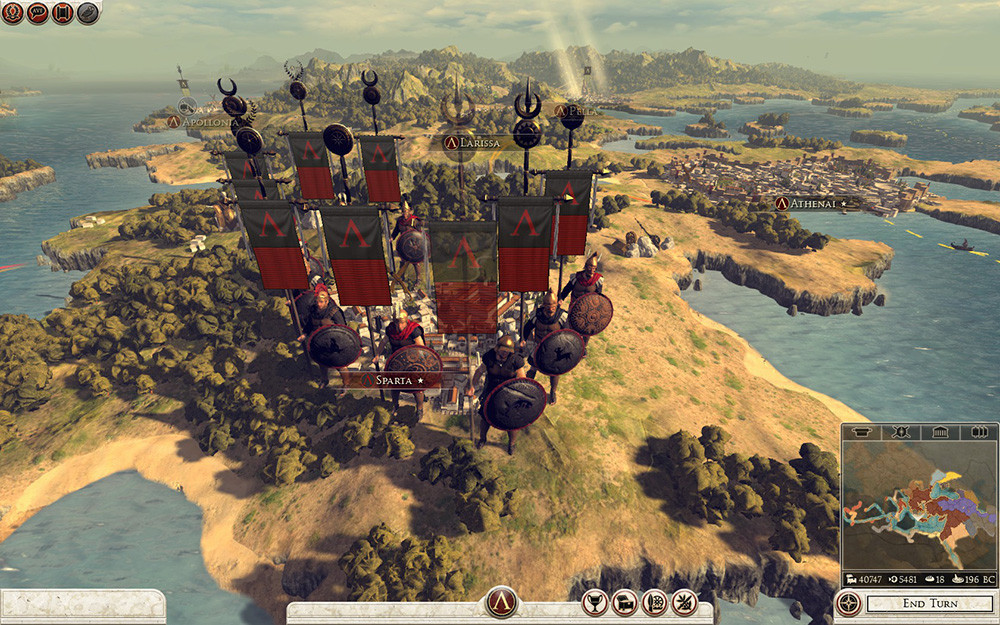Select the olive branch diplomacy button
1000x625 pixels.
684,603
